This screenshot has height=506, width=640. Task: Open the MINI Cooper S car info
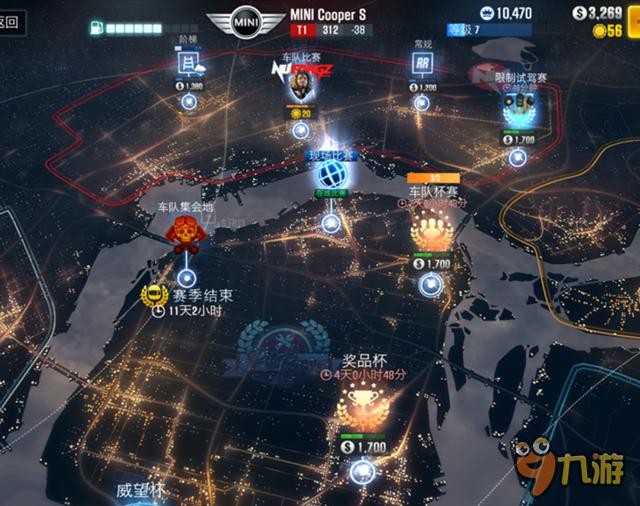pos(244,20)
